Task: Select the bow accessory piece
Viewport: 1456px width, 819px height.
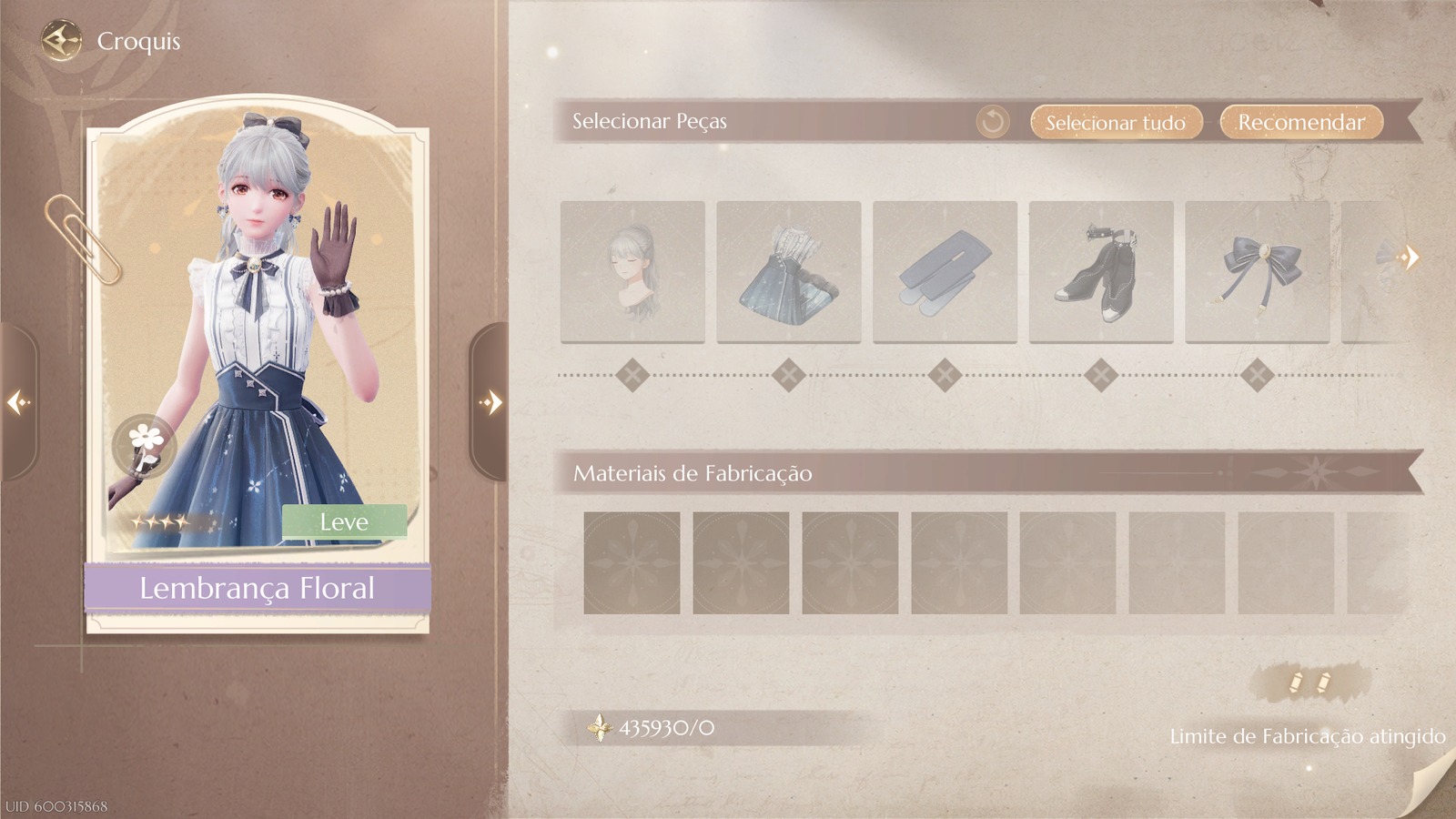Action: [x=1258, y=270]
